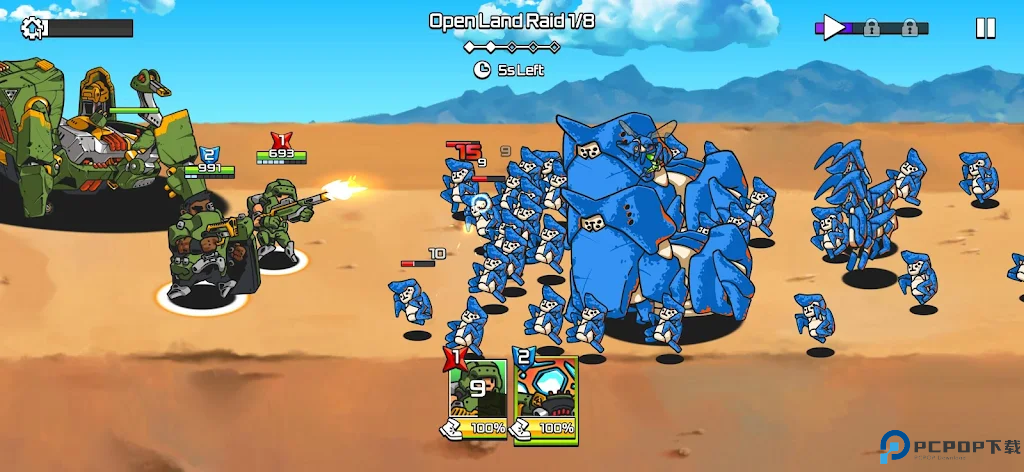Select the green soldier unit card
This screenshot has height=472, width=1024.
[477, 397]
